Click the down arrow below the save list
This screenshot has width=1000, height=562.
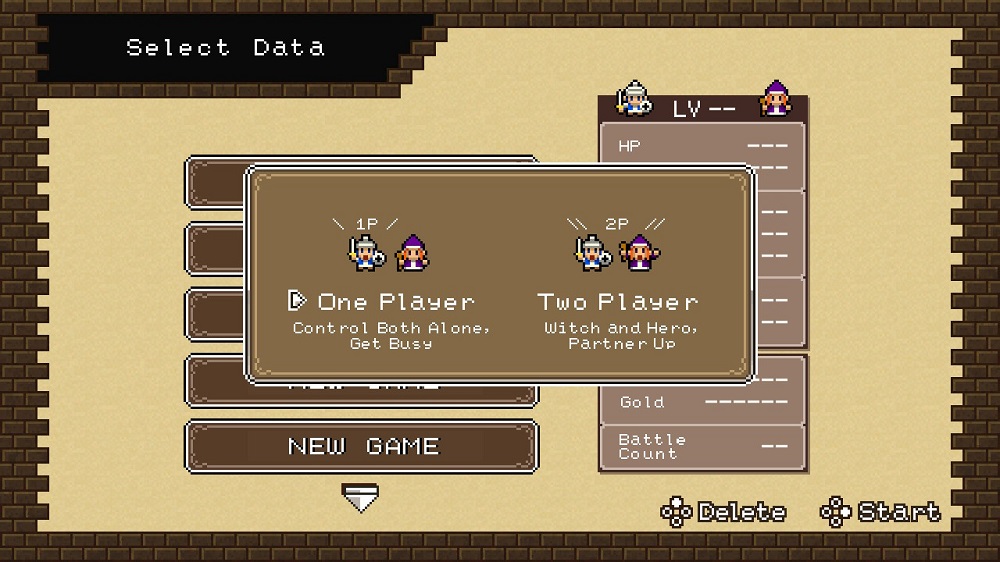point(360,497)
